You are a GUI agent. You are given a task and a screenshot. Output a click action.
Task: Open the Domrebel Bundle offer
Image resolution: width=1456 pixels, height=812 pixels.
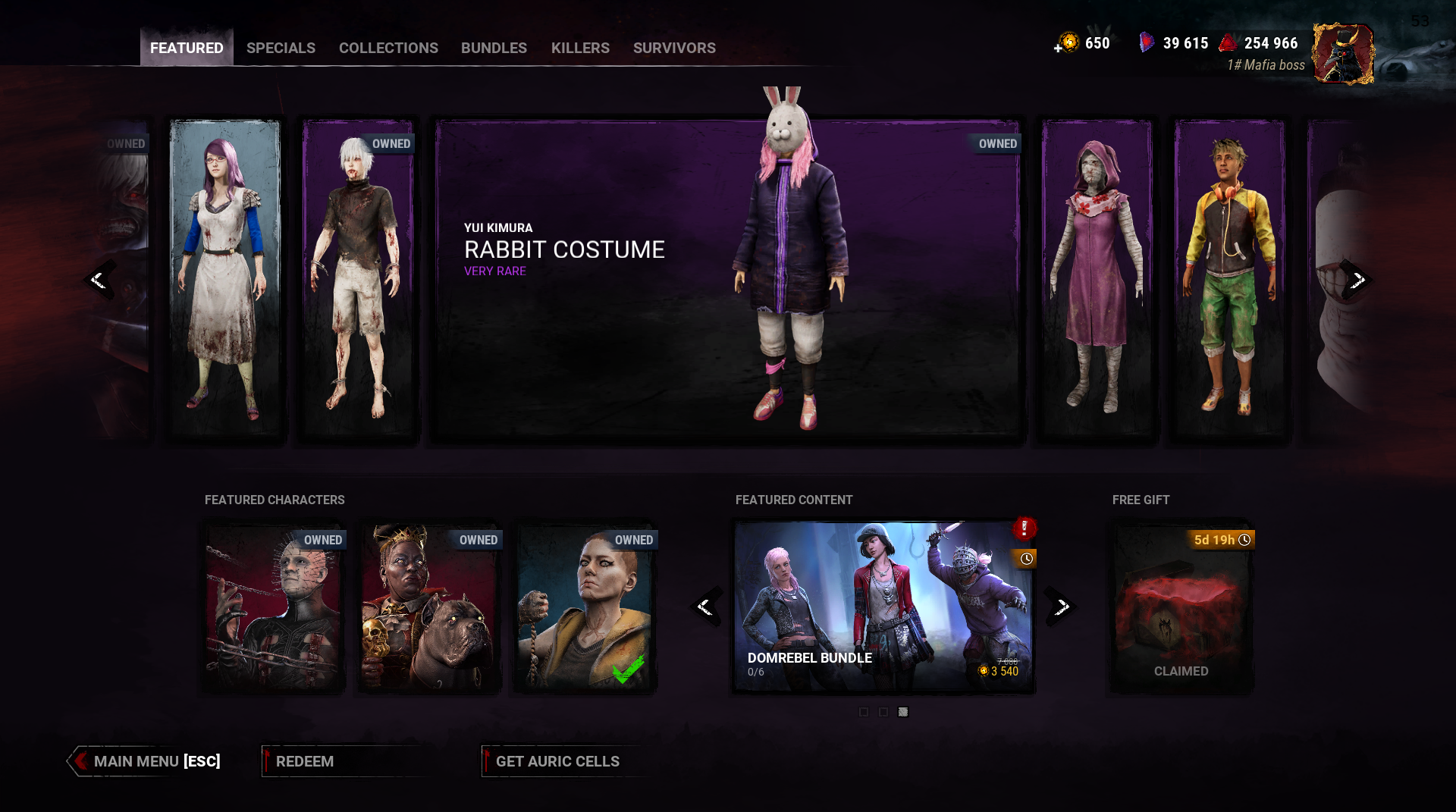pyautogui.click(x=883, y=607)
